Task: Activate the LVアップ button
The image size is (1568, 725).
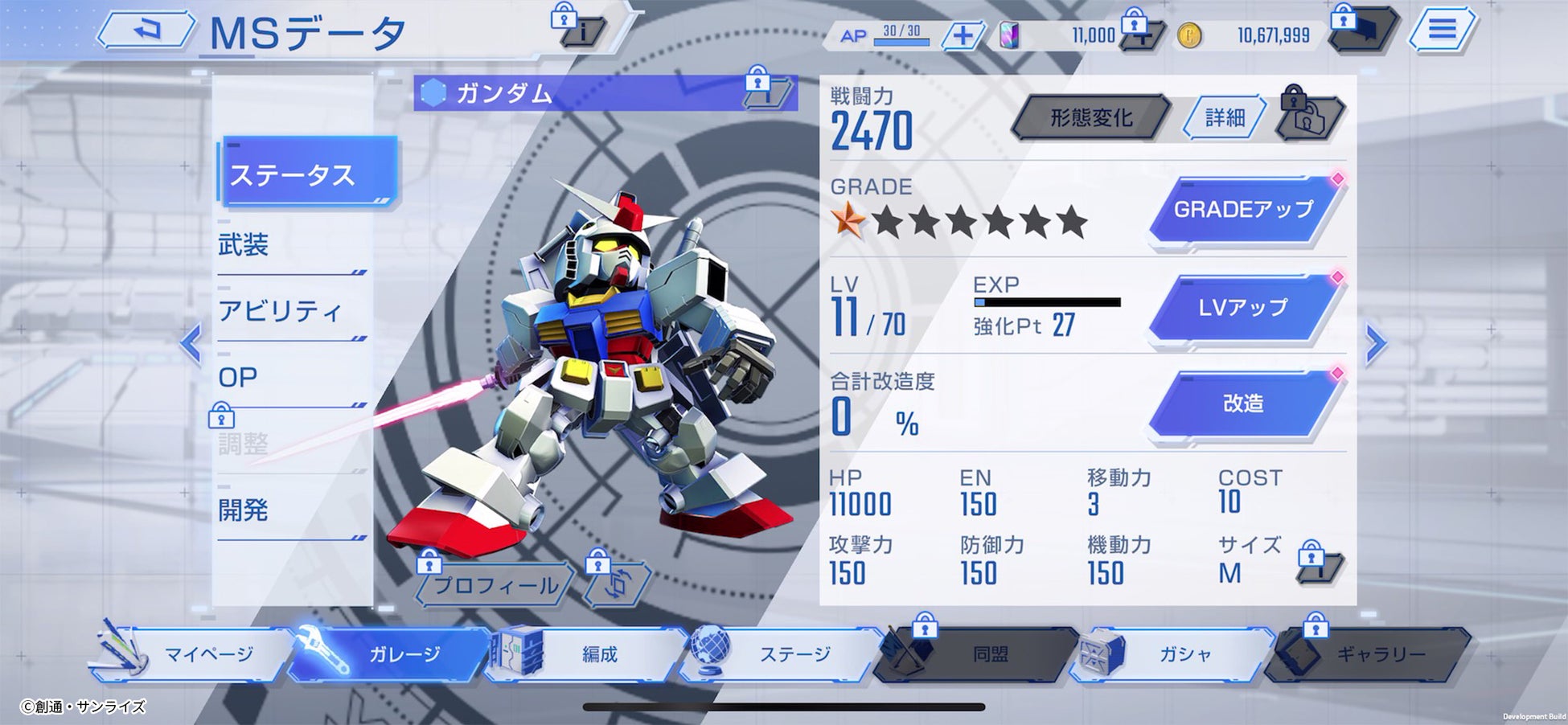Action: pyautogui.click(x=1242, y=307)
